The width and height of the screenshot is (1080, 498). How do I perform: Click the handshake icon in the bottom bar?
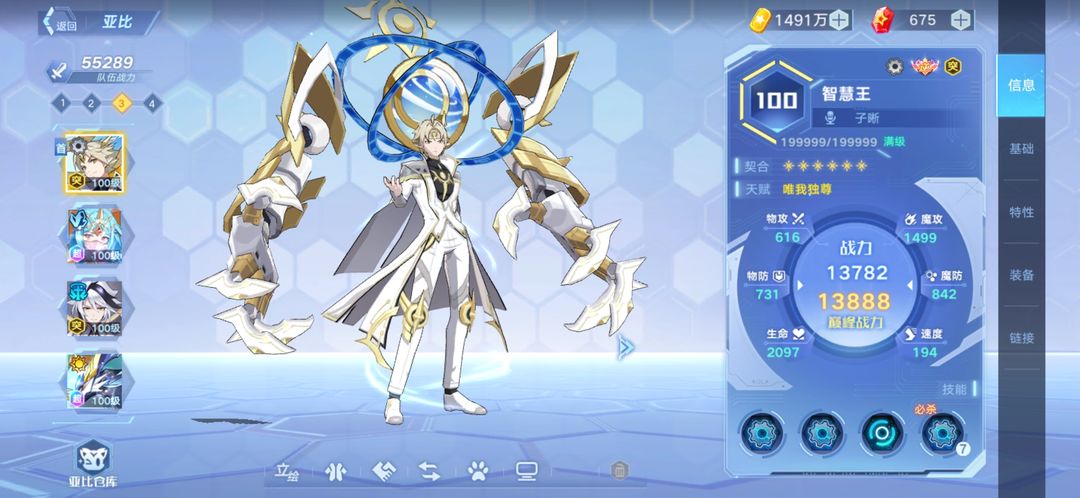click(x=384, y=470)
